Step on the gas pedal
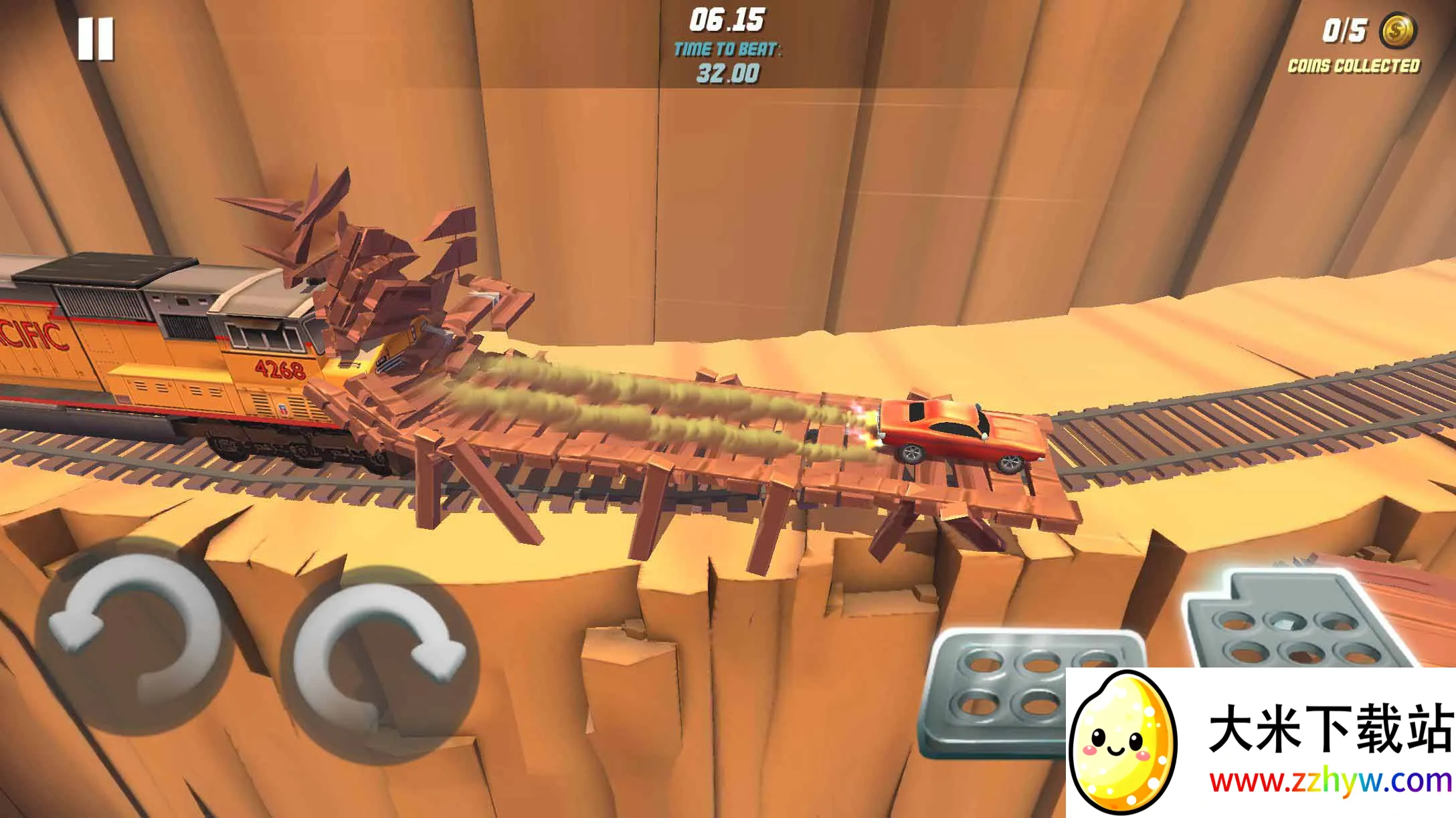The image size is (1456, 818). click(1298, 622)
